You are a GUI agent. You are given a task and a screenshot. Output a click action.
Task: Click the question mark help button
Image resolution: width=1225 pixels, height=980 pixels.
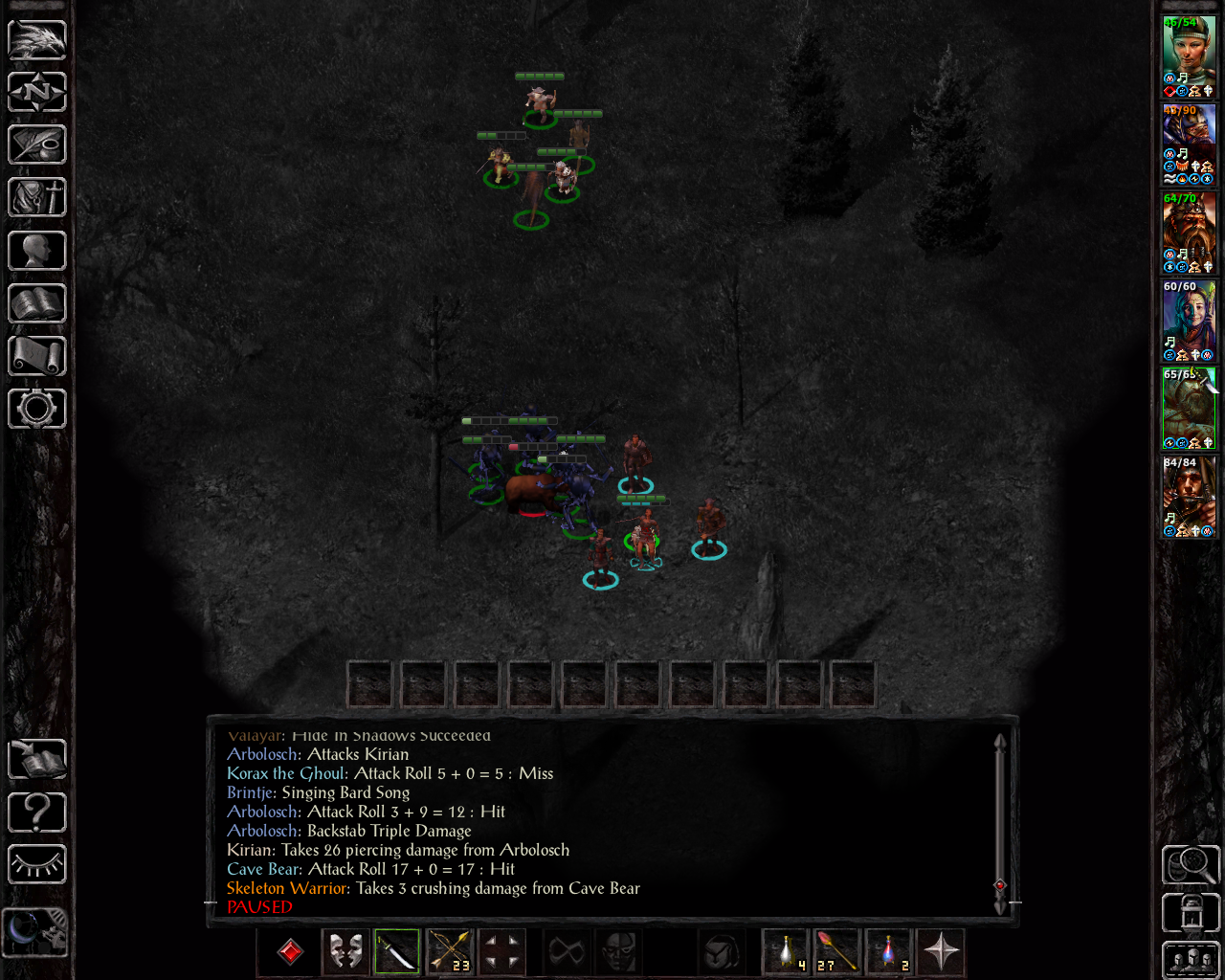pos(37,813)
